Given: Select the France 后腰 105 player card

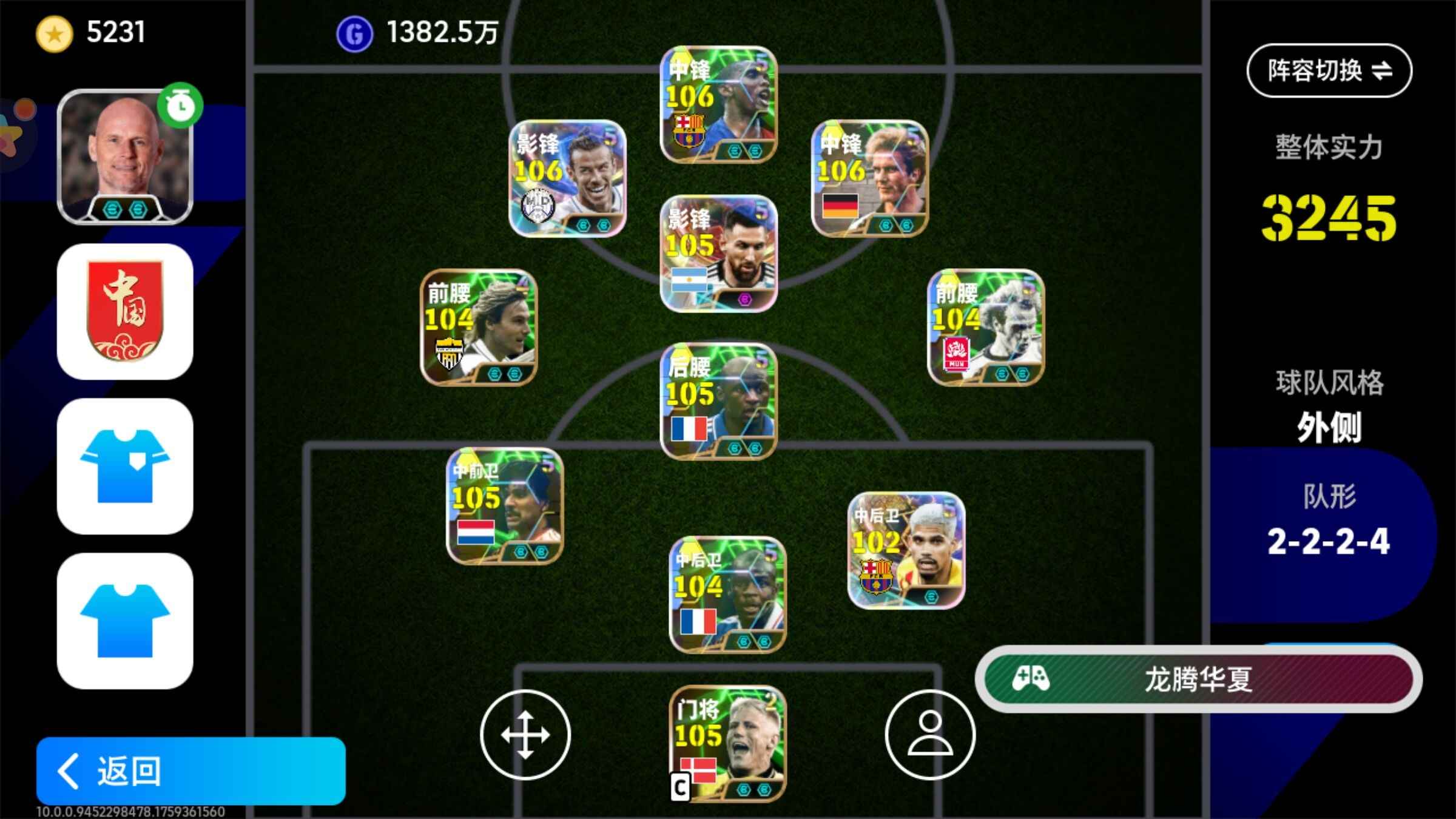Looking at the screenshot, I should click(x=718, y=401).
